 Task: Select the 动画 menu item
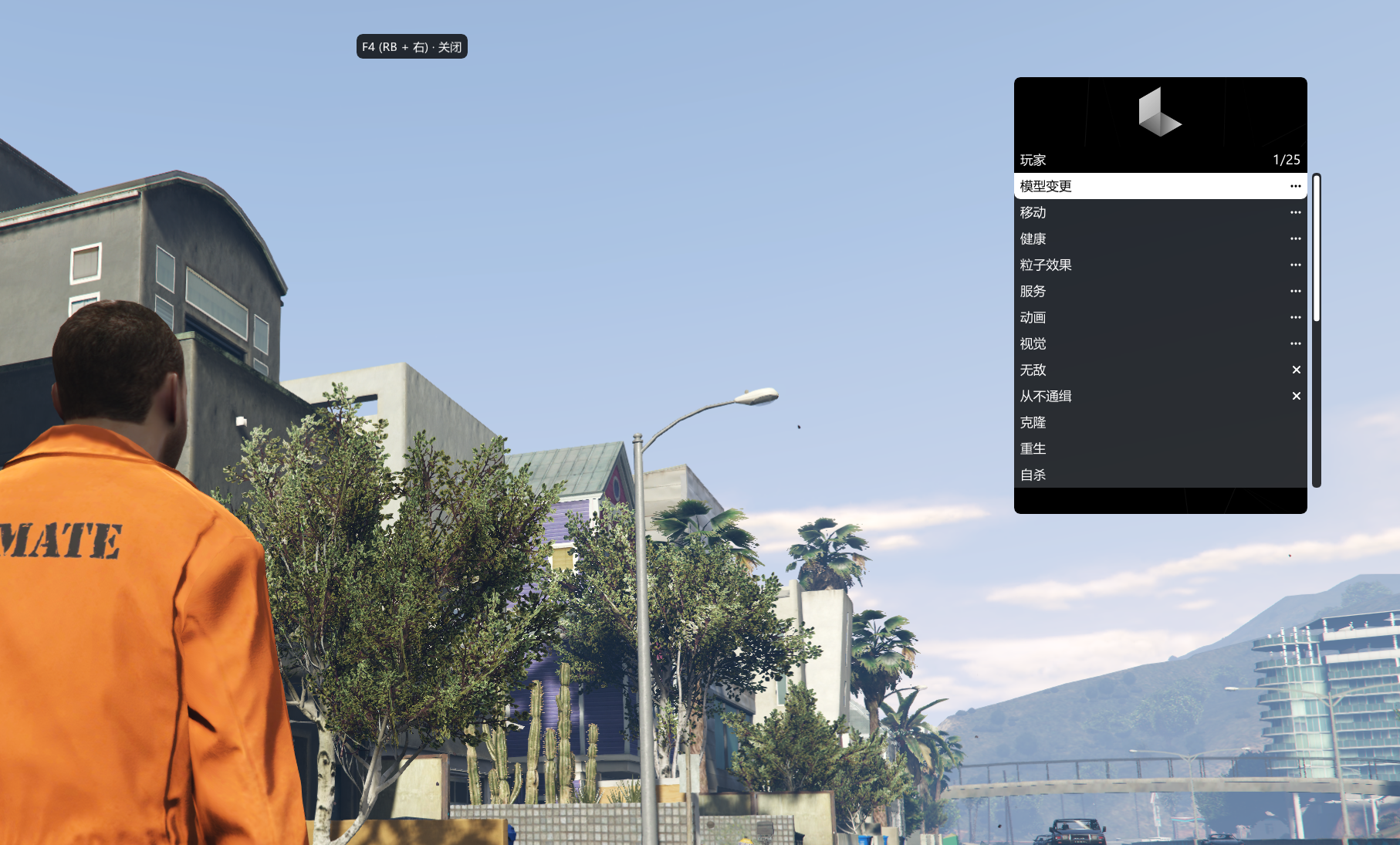pyautogui.click(x=1159, y=317)
